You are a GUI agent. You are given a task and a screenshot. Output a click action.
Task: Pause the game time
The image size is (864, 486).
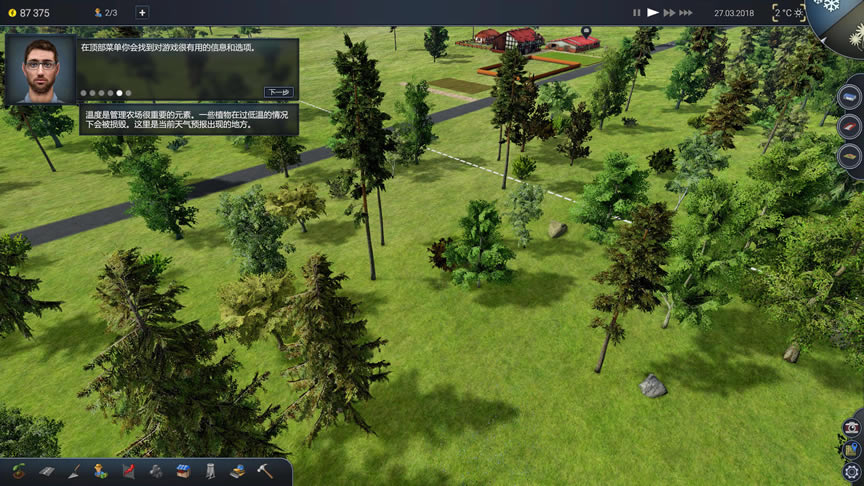[636, 13]
